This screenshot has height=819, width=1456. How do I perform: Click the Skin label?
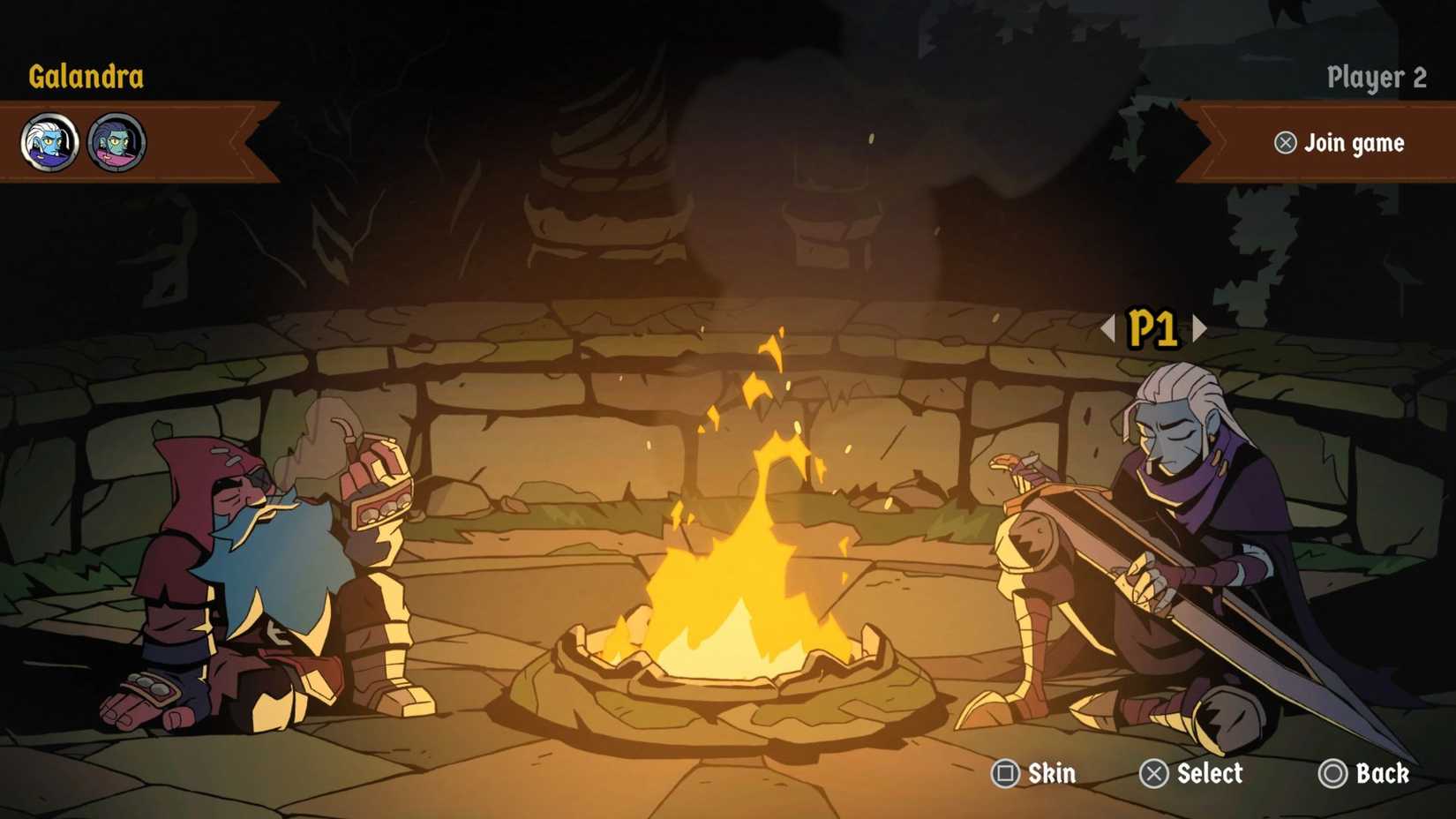tap(1050, 774)
